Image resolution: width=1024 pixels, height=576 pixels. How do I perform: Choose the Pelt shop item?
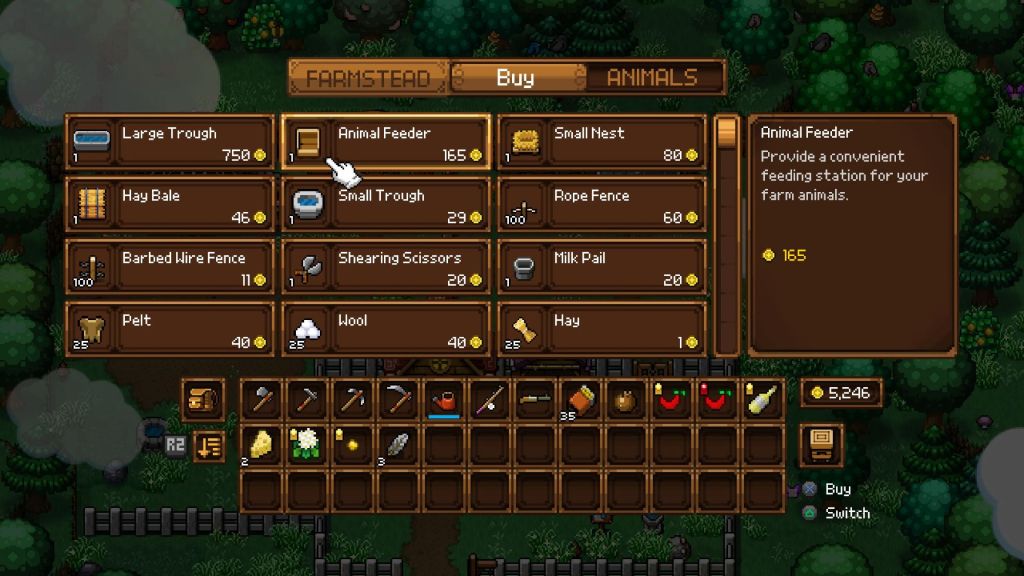tap(170, 329)
